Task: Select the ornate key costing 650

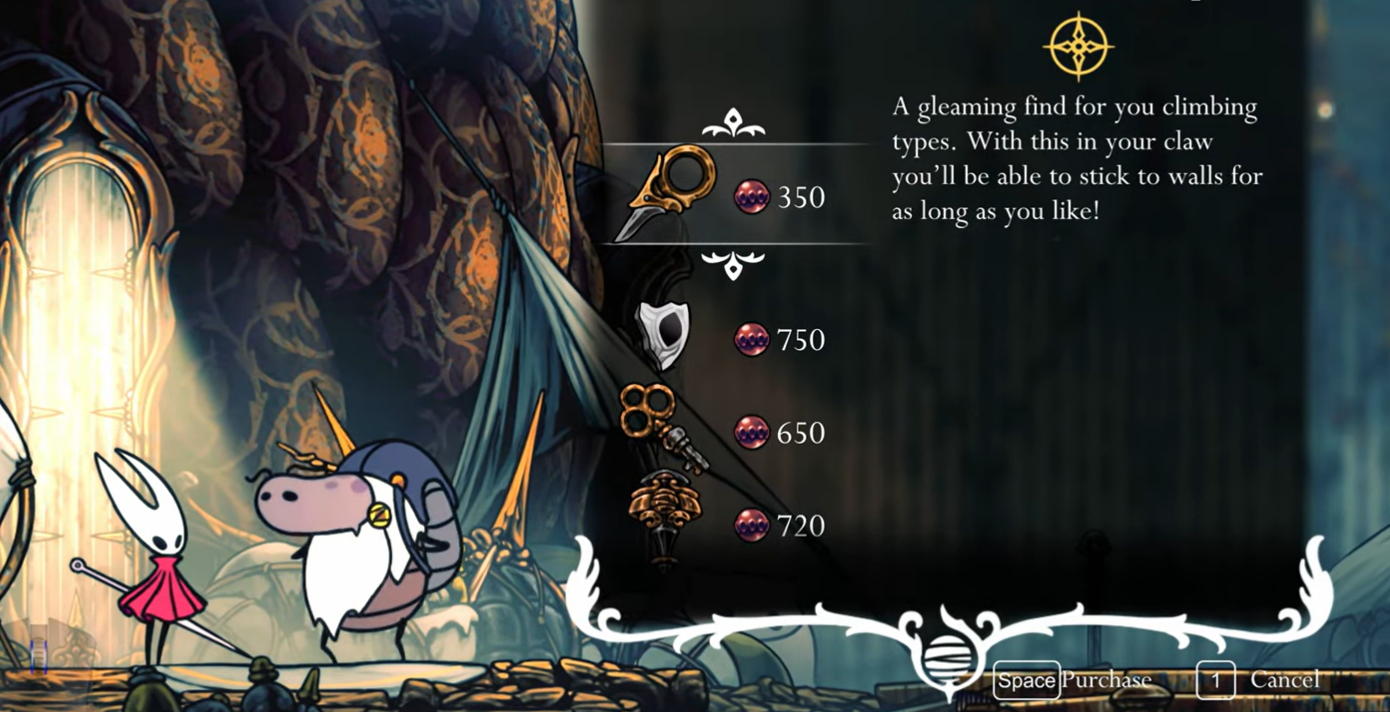Action: pyautogui.click(x=662, y=430)
